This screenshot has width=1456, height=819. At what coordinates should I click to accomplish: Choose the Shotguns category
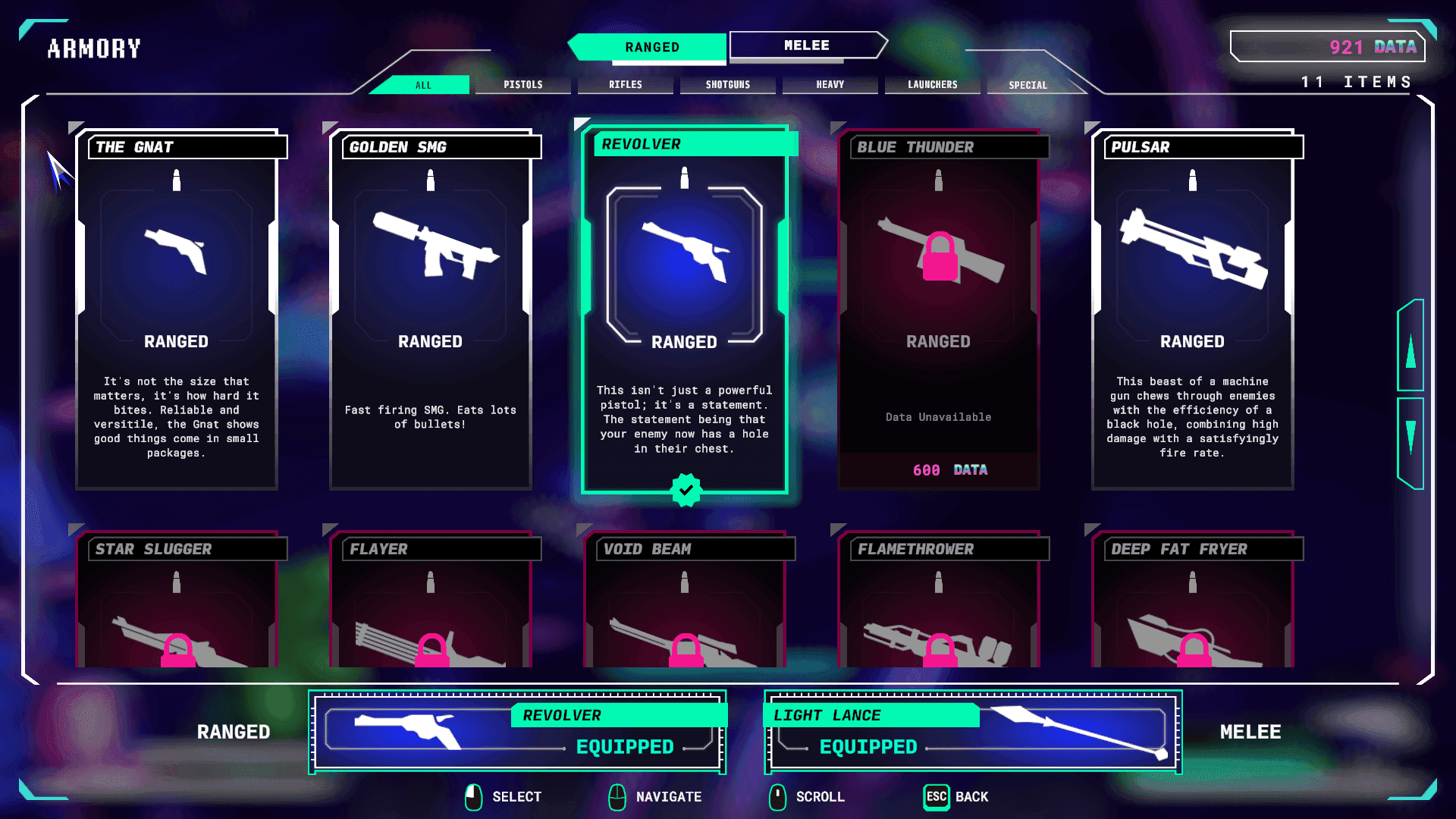pyautogui.click(x=727, y=85)
